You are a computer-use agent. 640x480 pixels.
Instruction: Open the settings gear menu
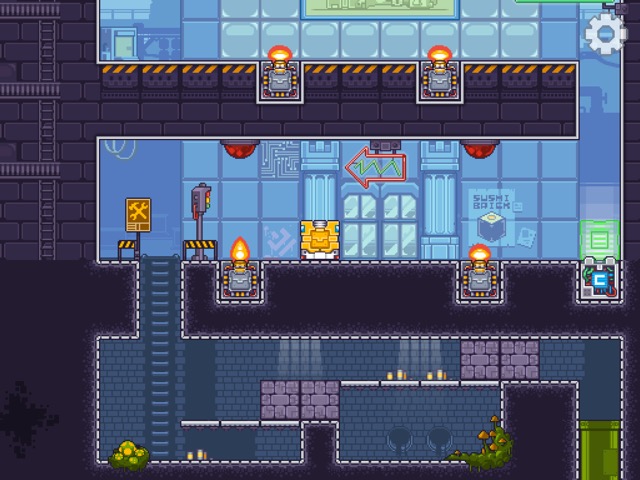pyautogui.click(x=605, y=35)
